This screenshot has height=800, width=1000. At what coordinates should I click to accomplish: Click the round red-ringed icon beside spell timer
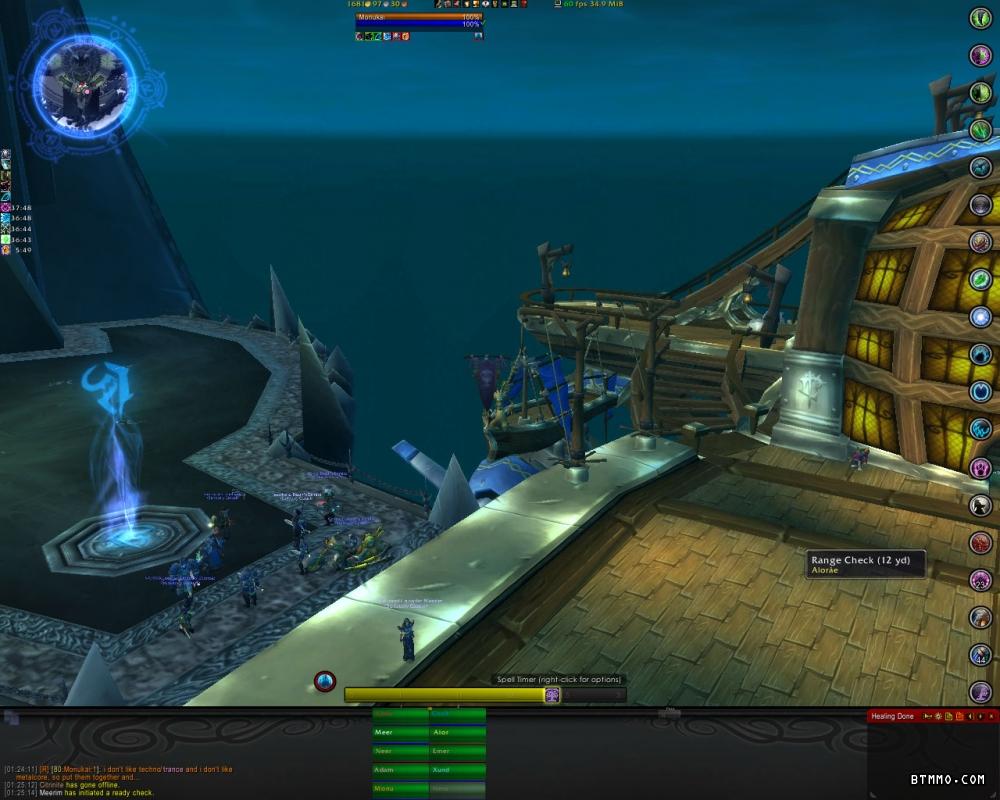tap(325, 681)
